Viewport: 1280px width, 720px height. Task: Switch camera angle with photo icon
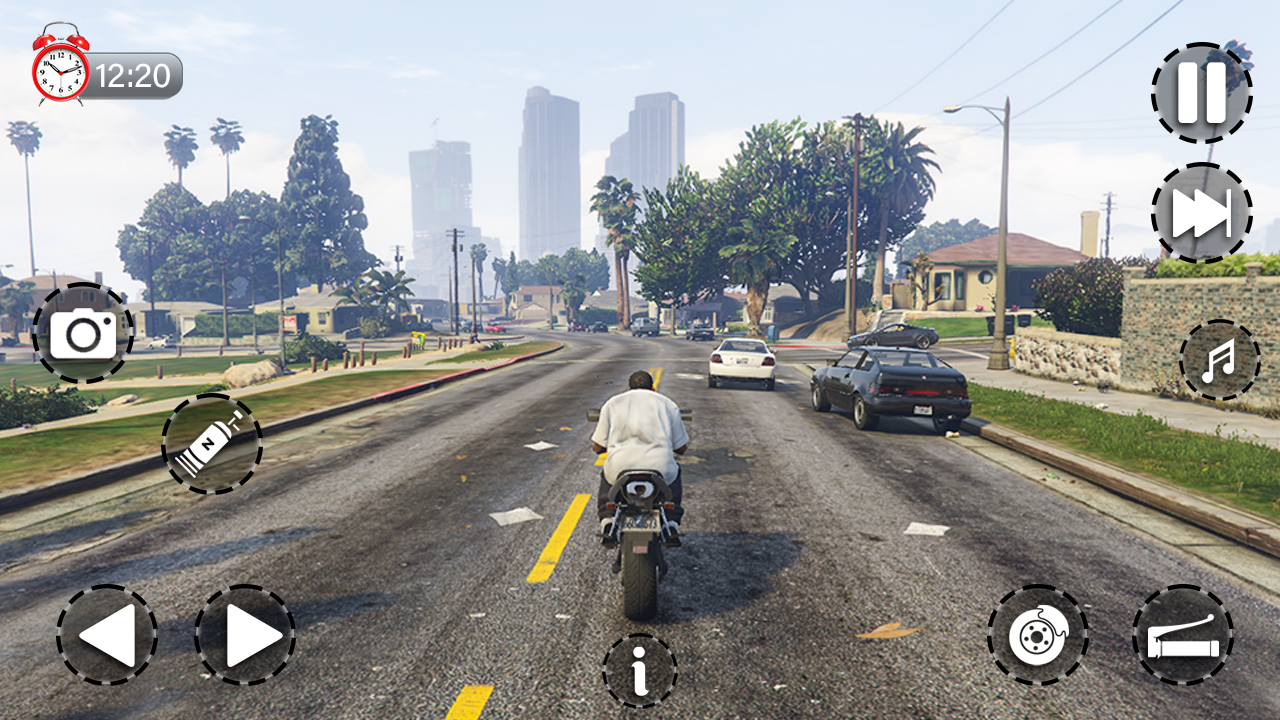[x=85, y=330]
